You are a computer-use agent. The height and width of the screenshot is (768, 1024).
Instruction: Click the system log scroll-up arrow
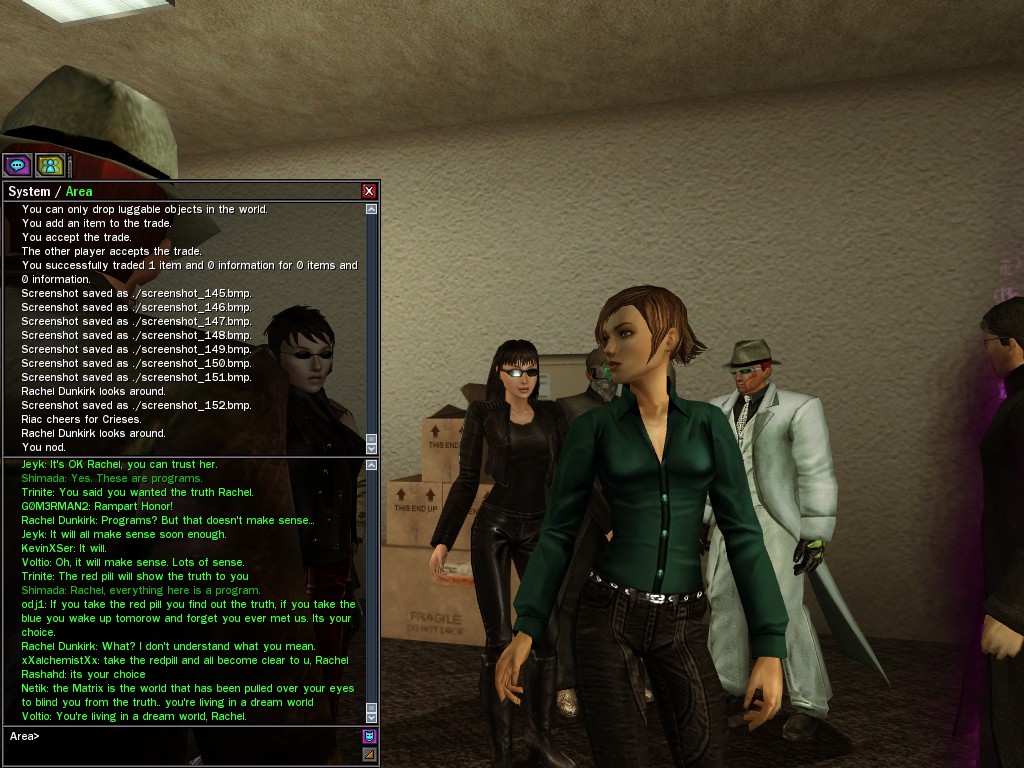372,209
